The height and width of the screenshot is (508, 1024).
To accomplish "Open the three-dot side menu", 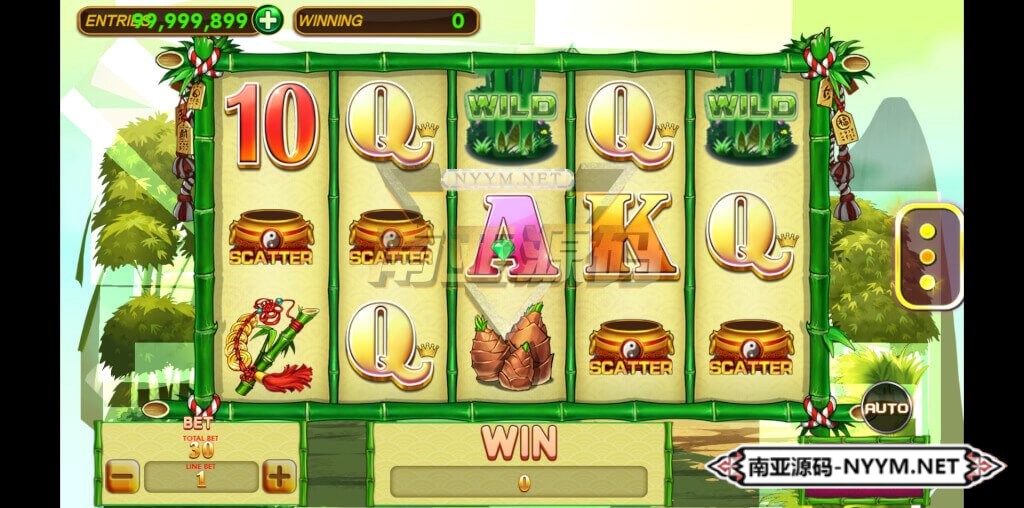I will (x=927, y=257).
